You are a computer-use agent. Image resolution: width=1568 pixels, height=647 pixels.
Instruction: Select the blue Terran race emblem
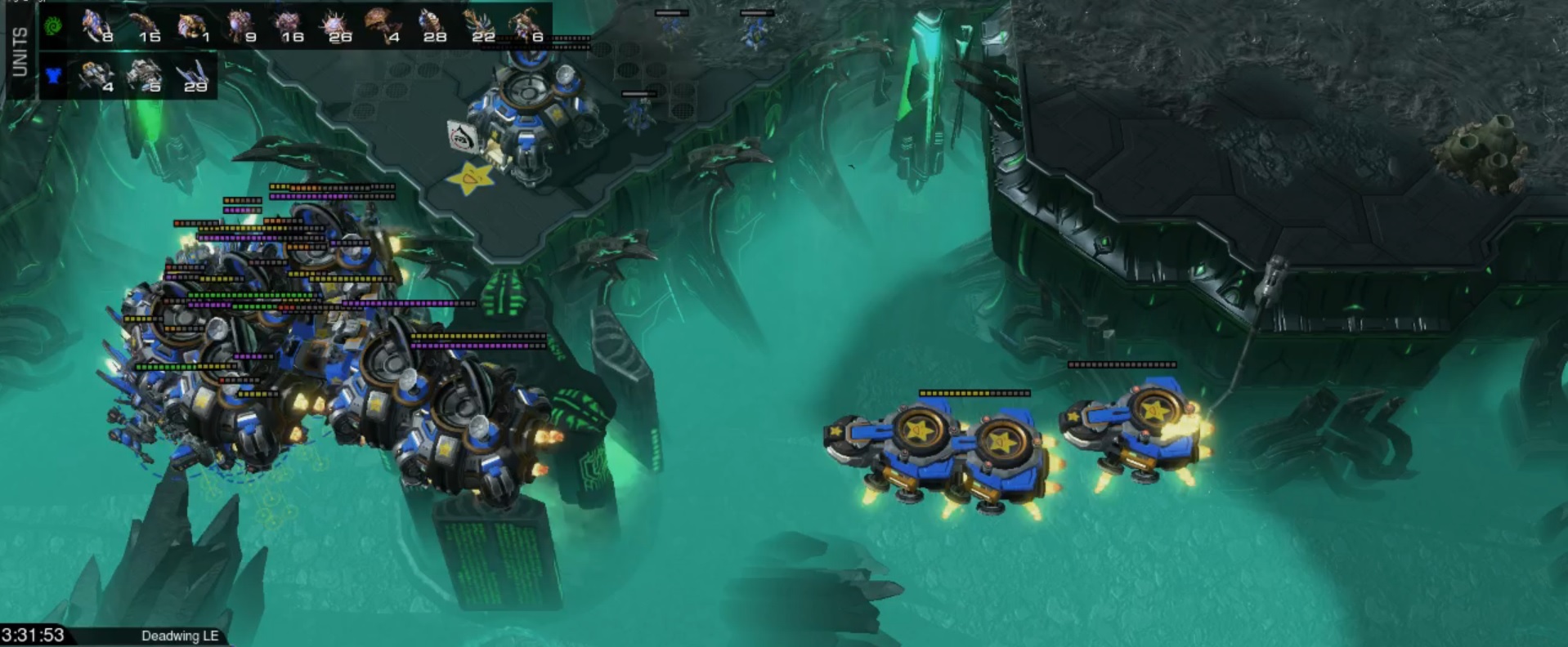(54, 76)
